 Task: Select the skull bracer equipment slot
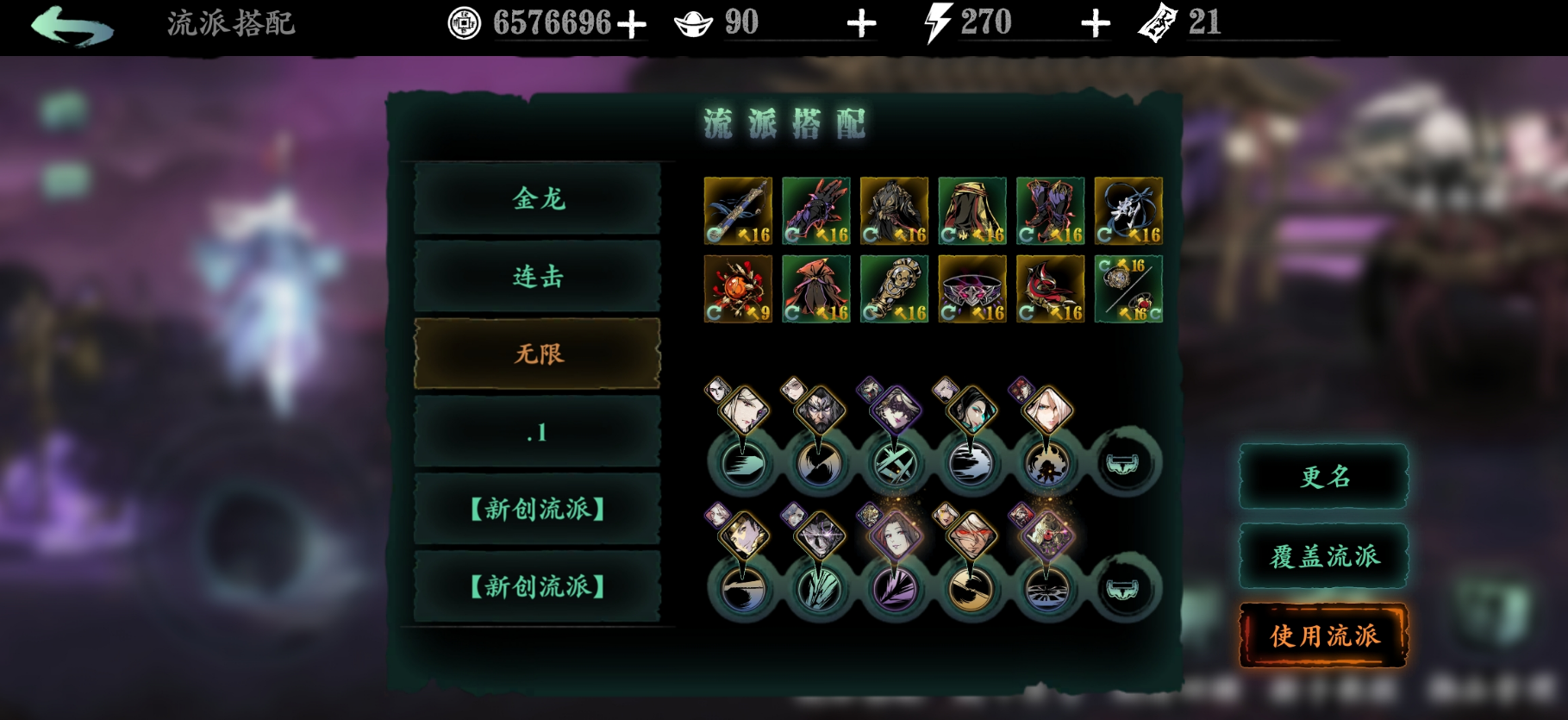pos(894,289)
